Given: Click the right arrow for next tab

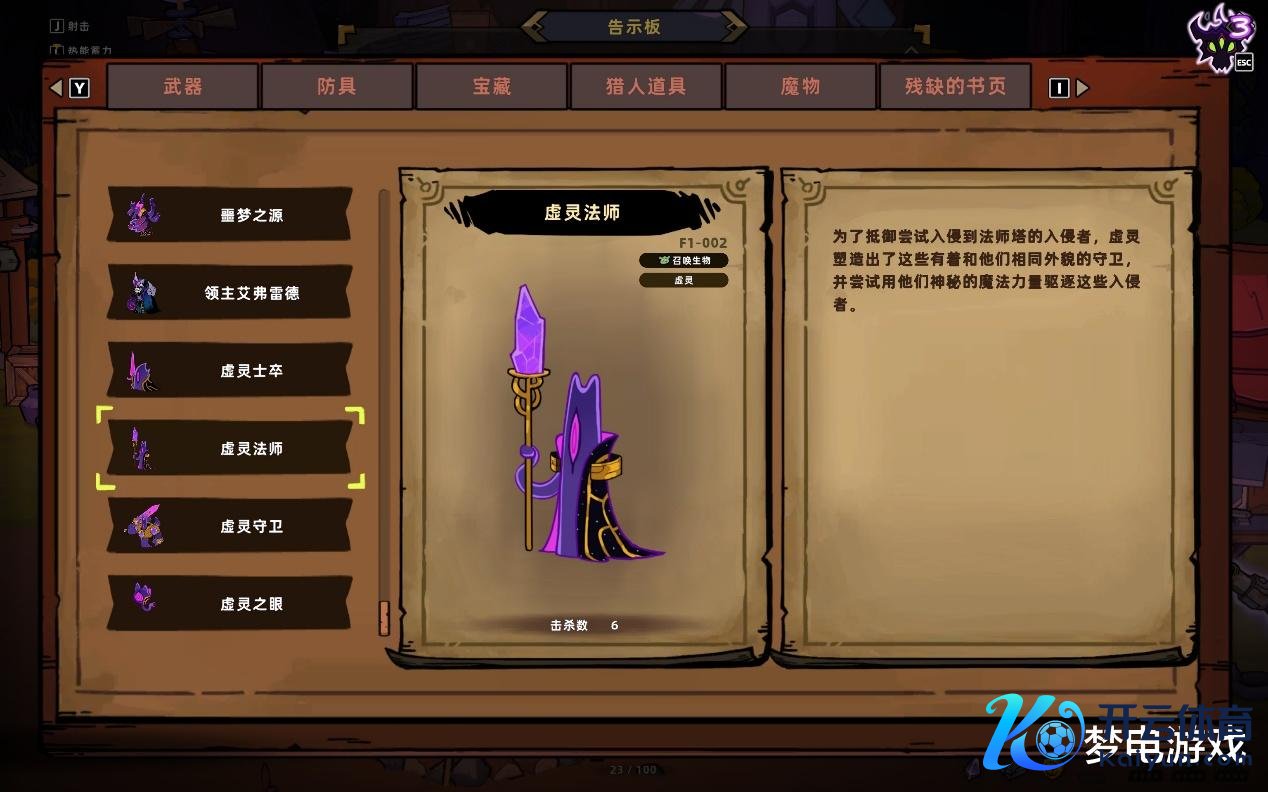Looking at the screenshot, I should point(1083,88).
